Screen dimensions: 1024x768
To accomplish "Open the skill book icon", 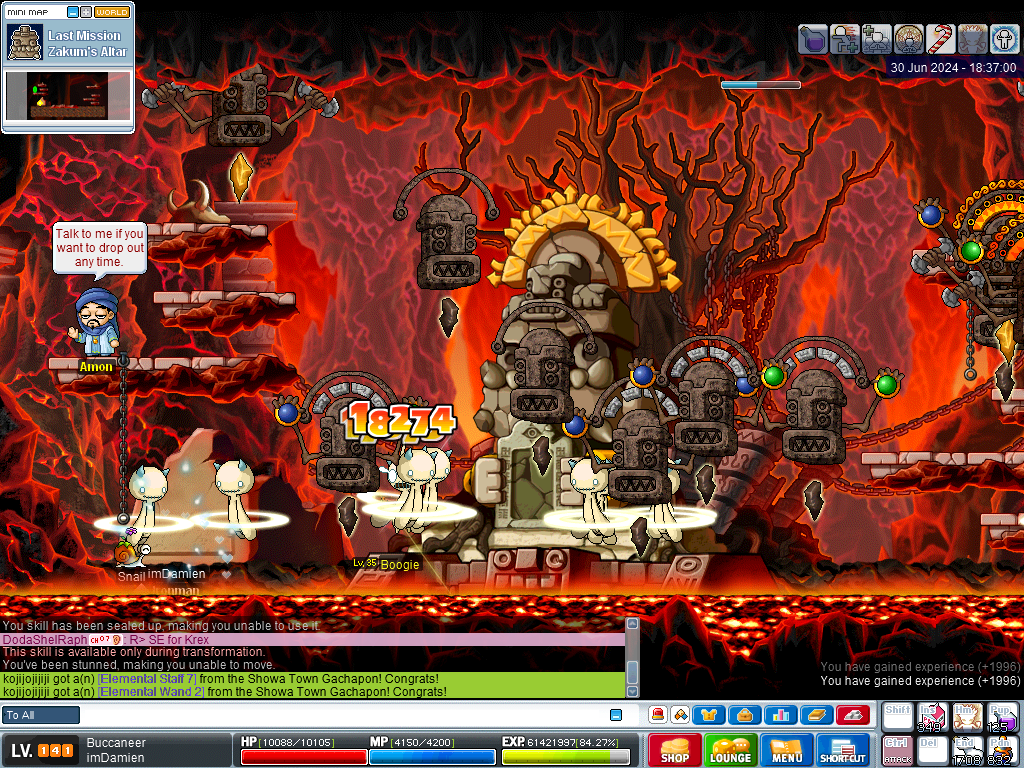I will tap(816, 715).
